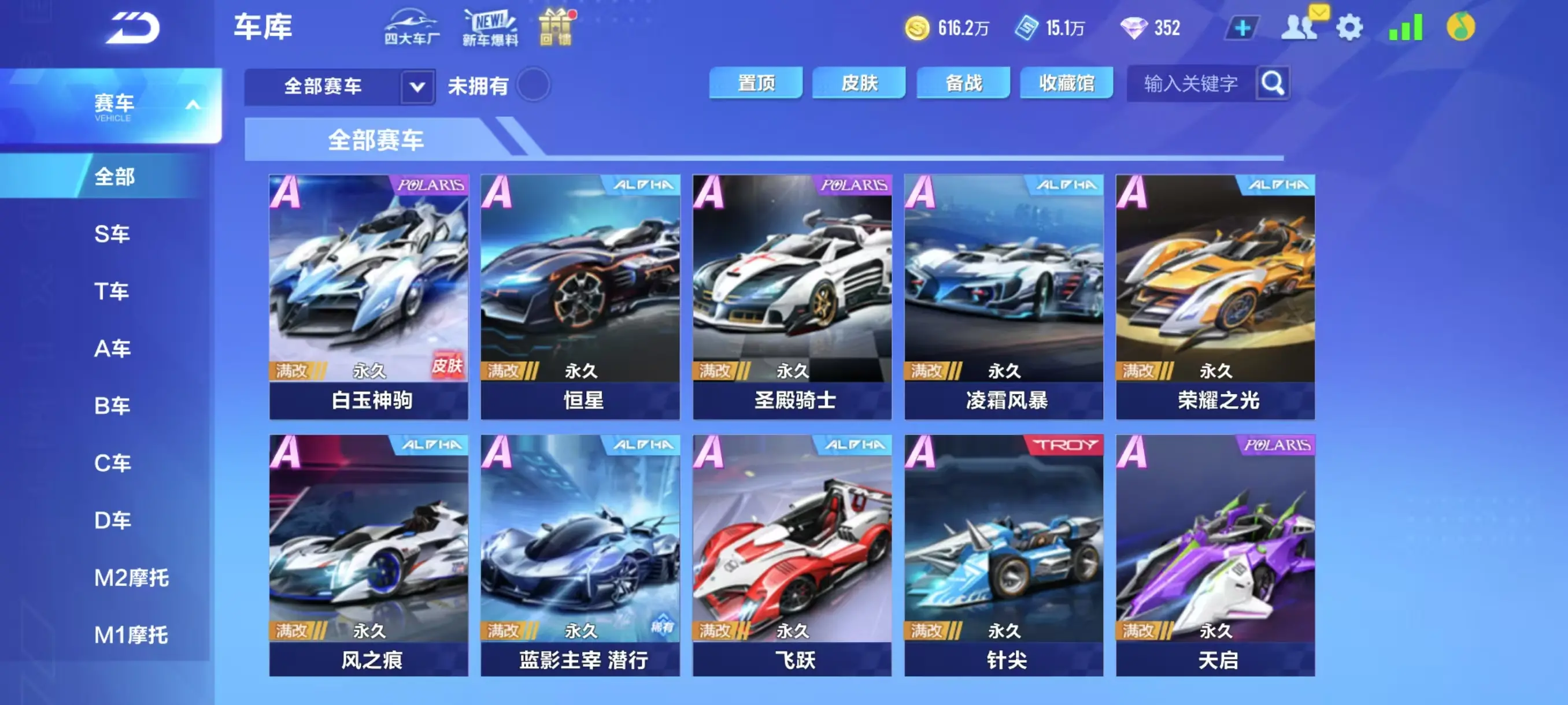Collapse the 赛车 VEHICLE sidebar section
1568x705 pixels.
coord(194,105)
